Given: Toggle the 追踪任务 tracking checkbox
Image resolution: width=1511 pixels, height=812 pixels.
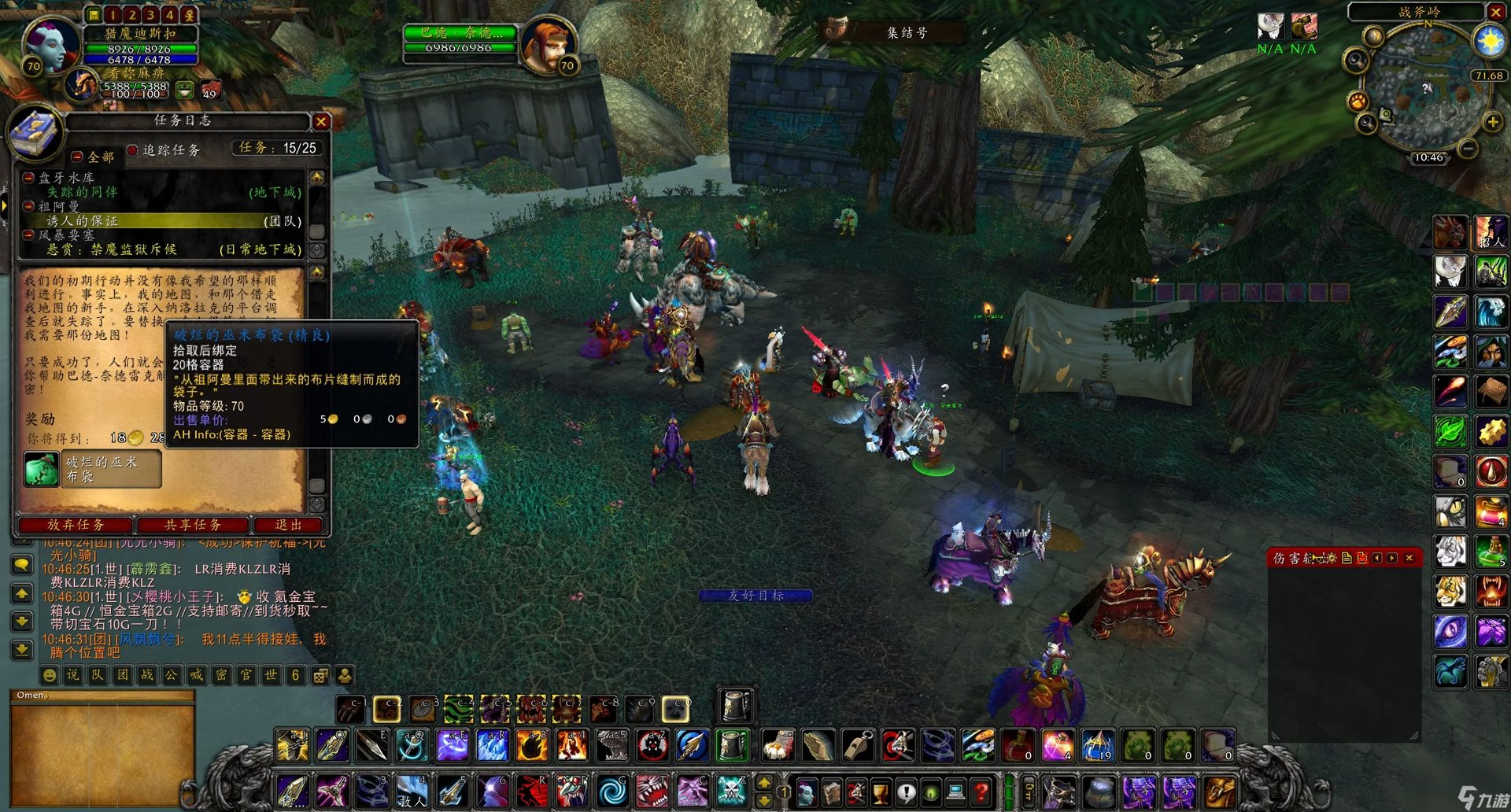Looking at the screenshot, I should tap(133, 149).
